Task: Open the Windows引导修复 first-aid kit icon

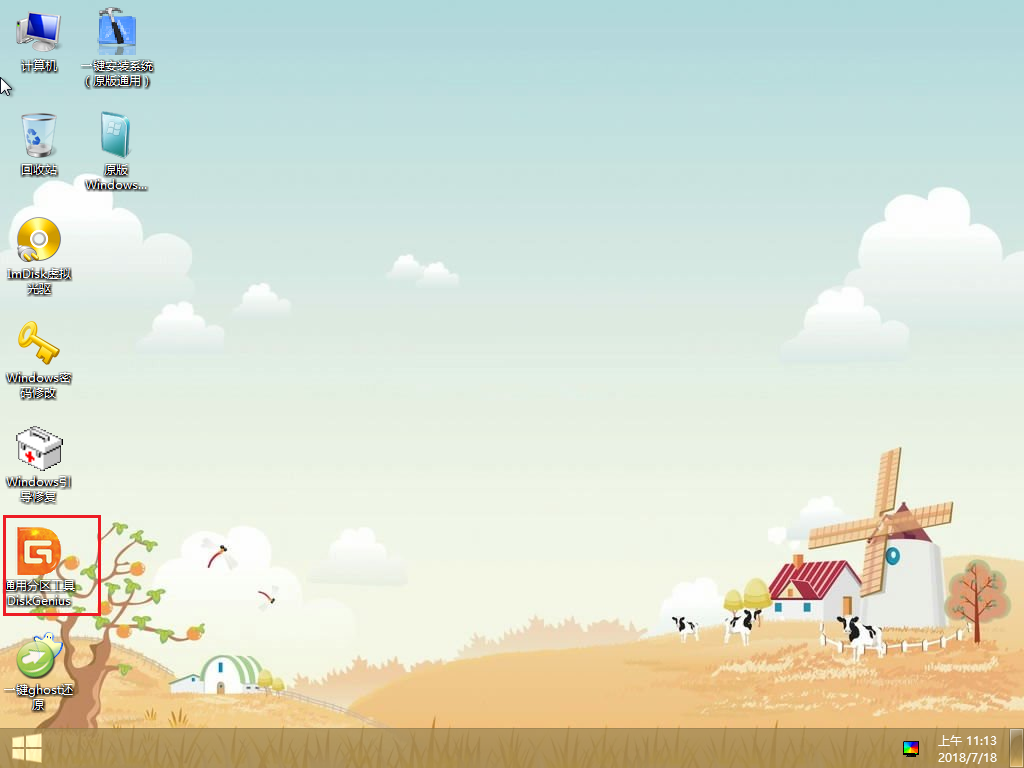Action: [39, 448]
